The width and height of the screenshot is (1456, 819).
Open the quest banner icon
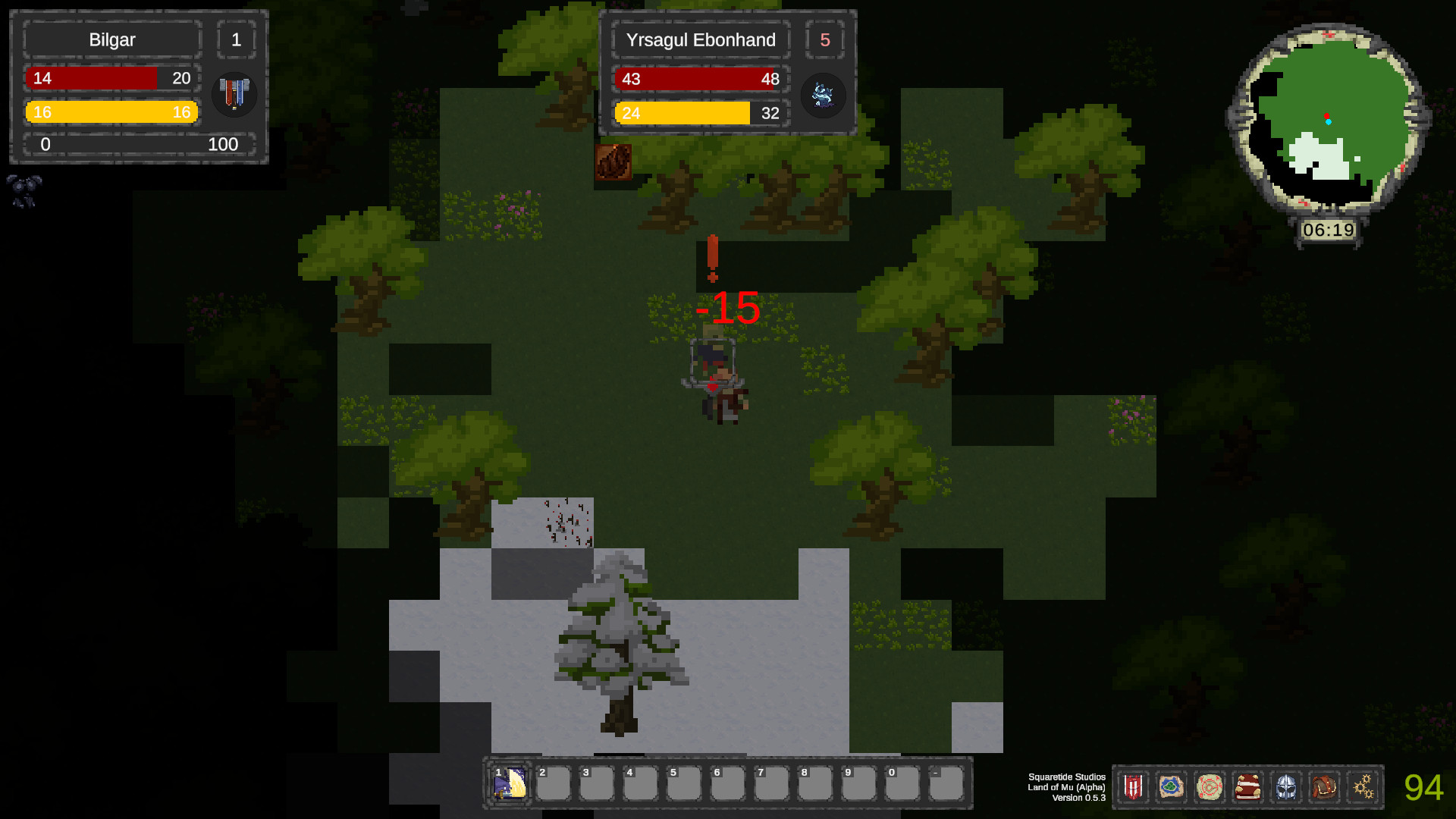coord(1132,787)
